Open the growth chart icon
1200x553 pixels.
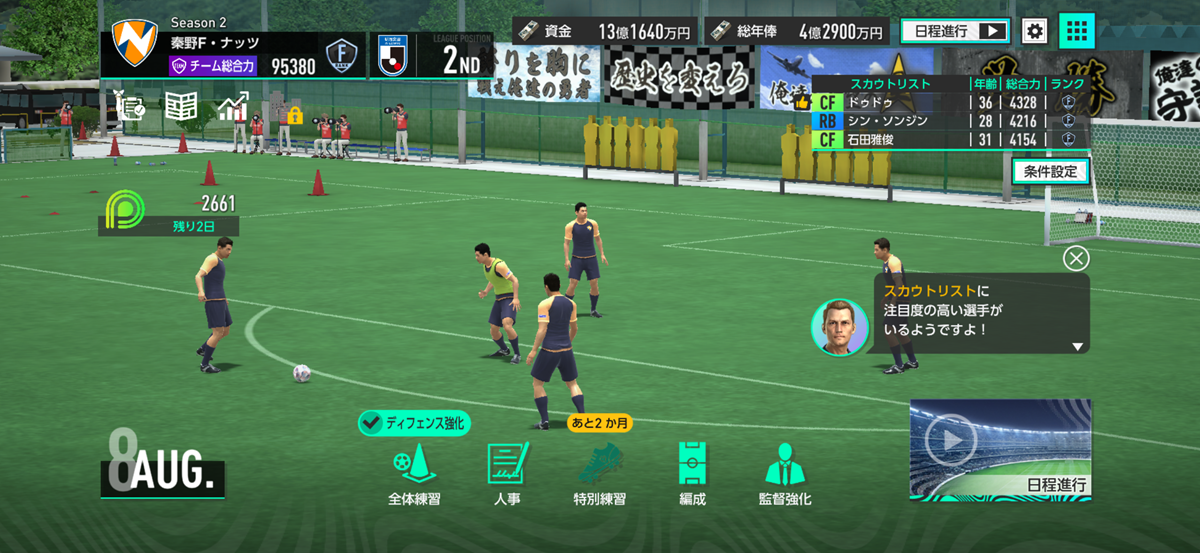pyautogui.click(x=232, y=107)
